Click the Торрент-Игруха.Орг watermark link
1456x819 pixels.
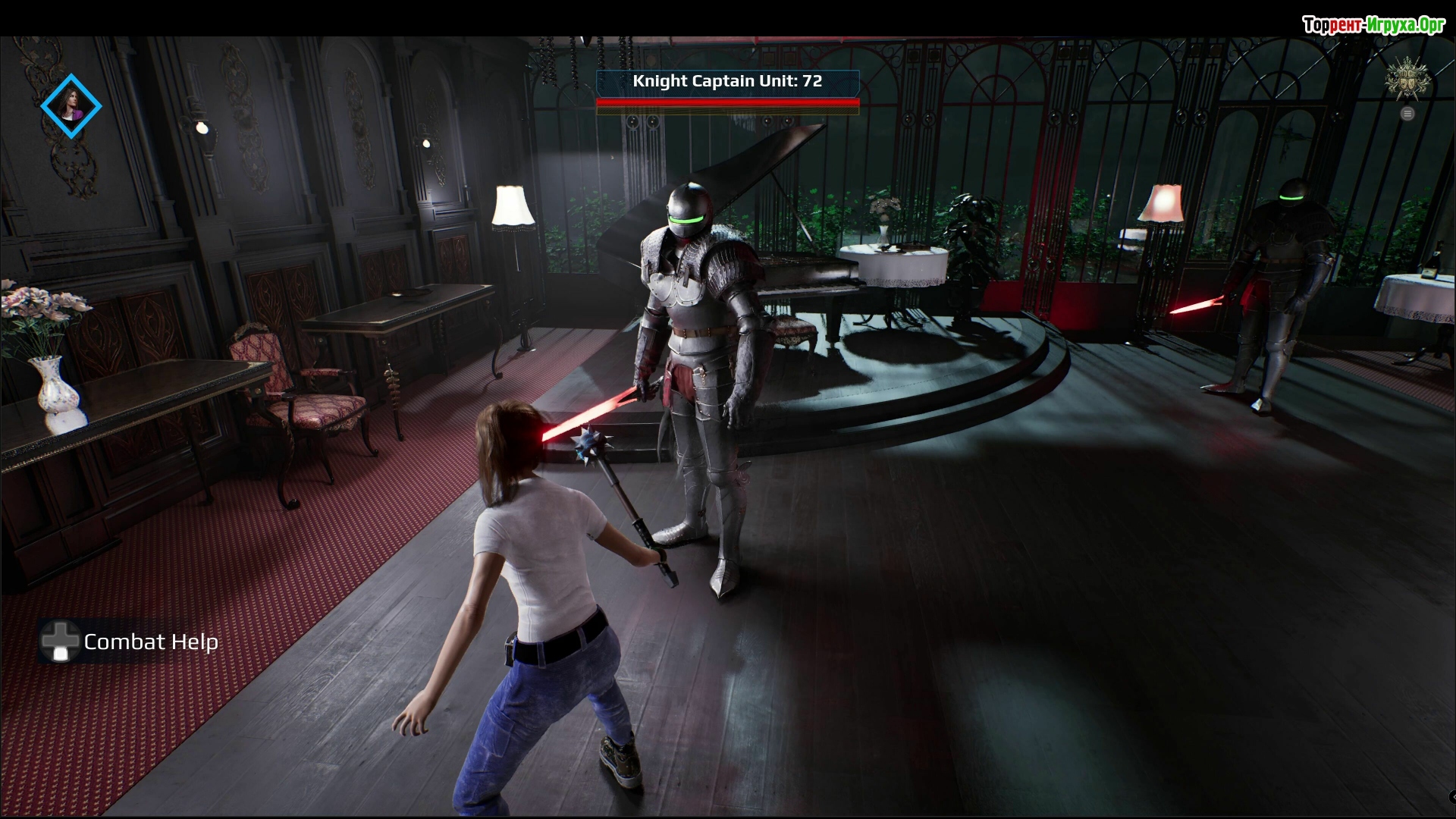click(1373, 25)
